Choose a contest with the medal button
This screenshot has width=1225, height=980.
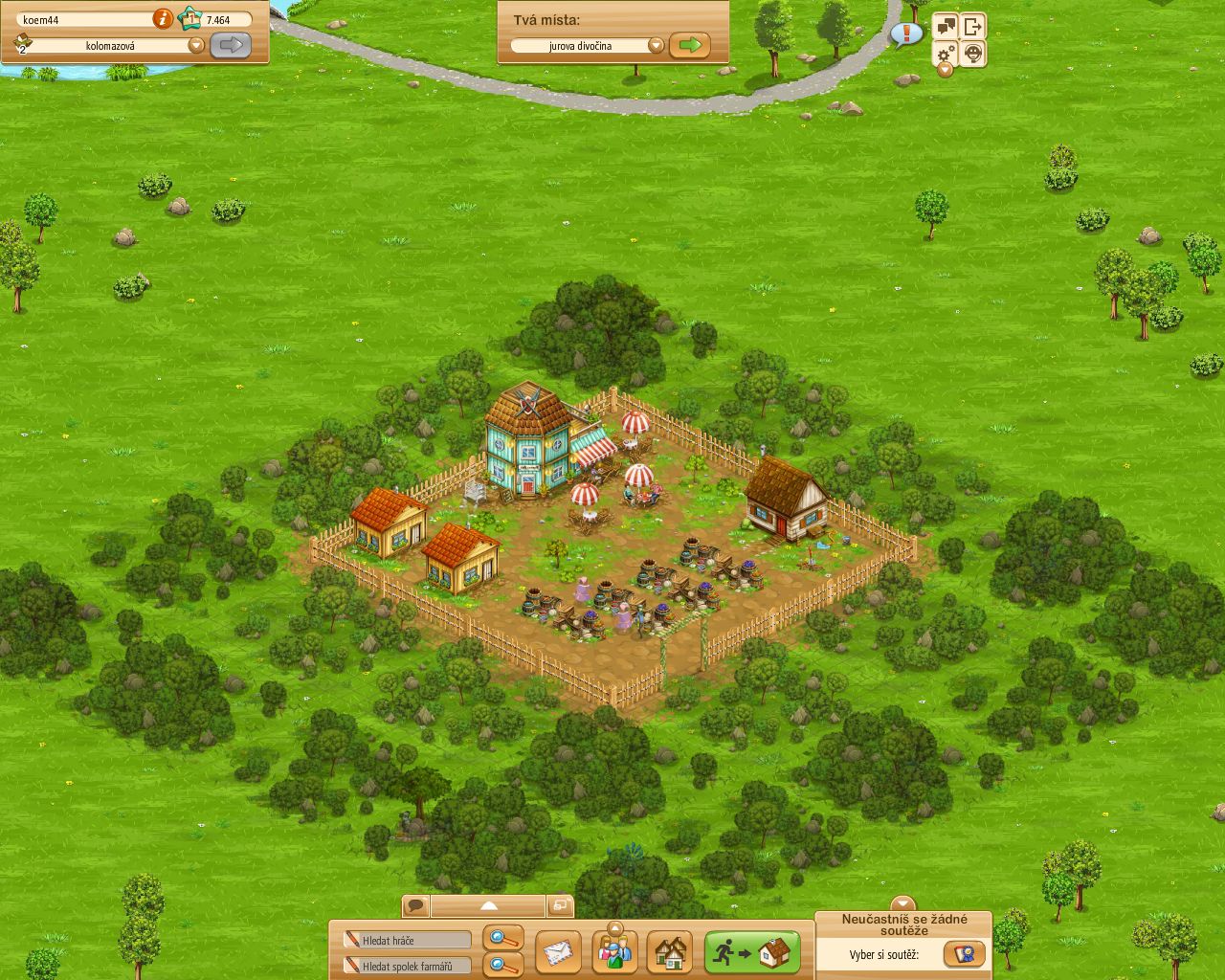pos(964,954)
